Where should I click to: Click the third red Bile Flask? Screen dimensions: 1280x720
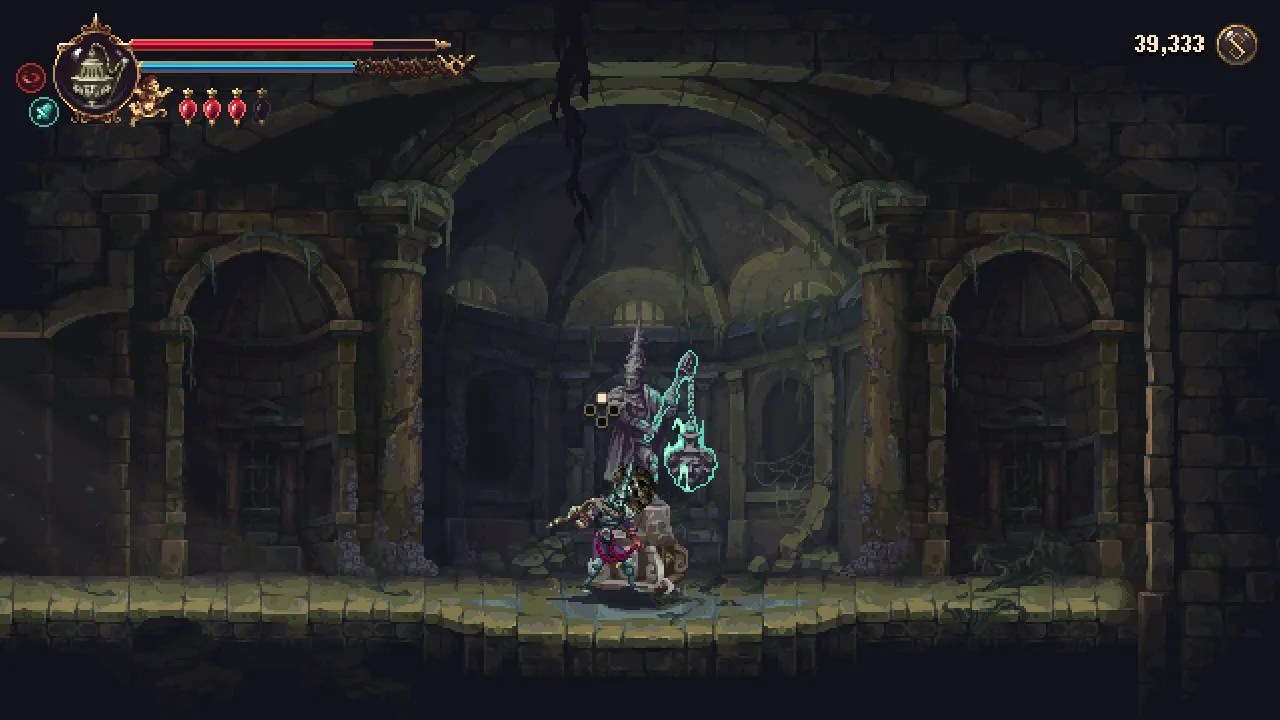(236, 107)
